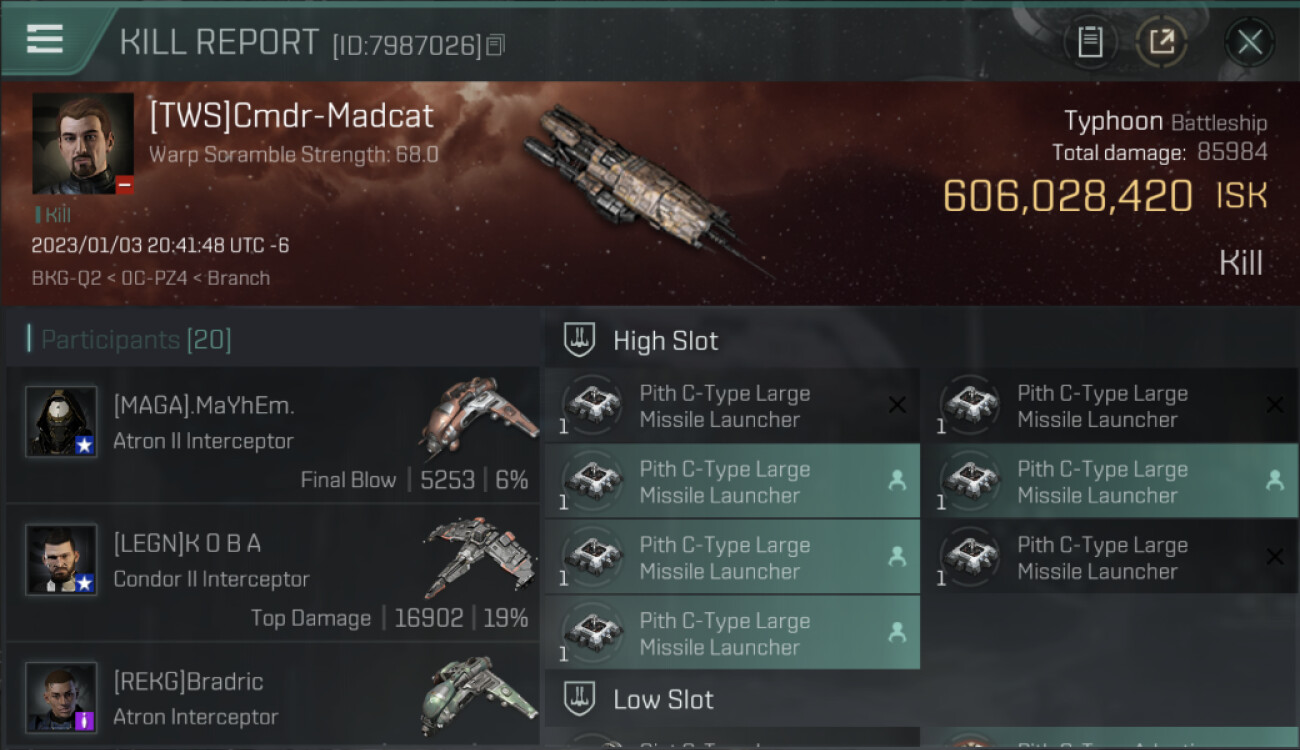The height and width of the screenshot is (750, 1300).
Task: Open Bradric's participant entry
Action: pyautogui.click(x=272, y=698)
